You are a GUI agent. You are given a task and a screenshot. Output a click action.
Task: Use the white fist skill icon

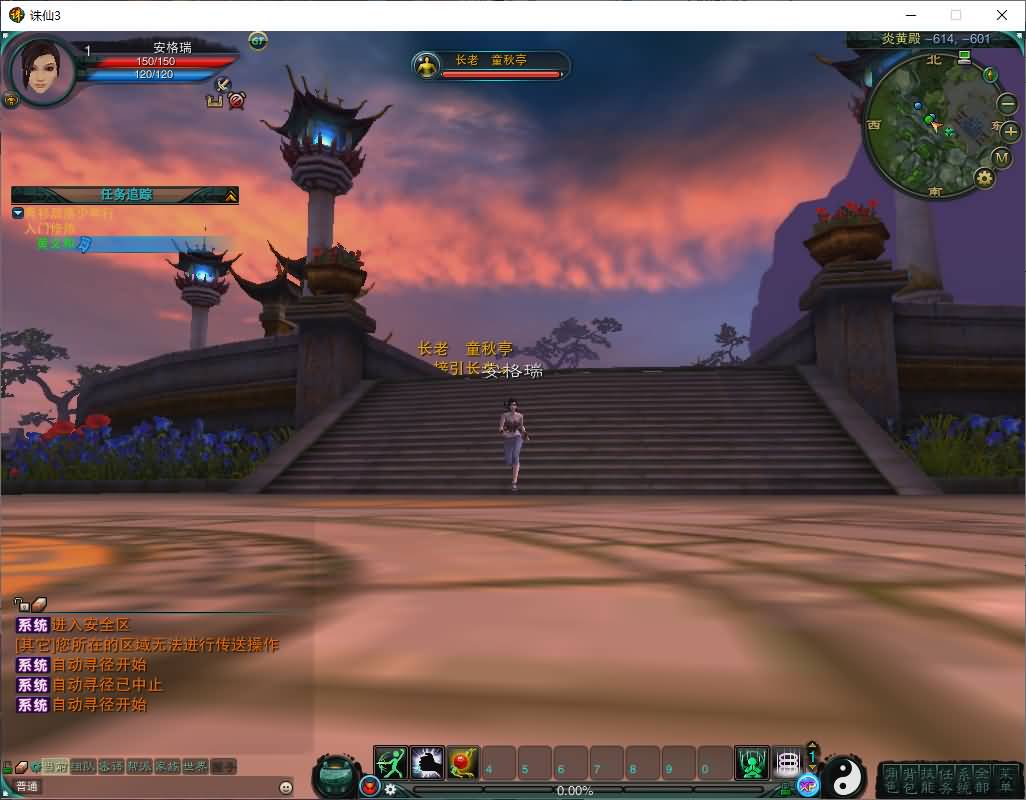point(427,764)
